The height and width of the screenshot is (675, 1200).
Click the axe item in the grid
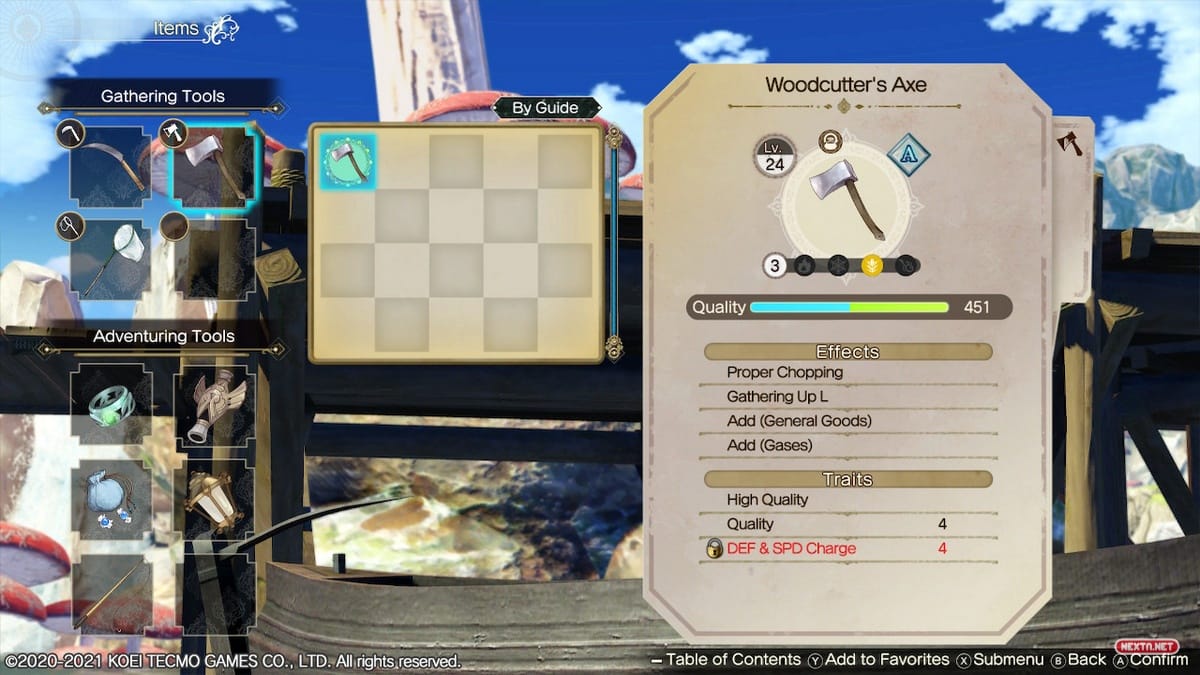coord(348,161)
